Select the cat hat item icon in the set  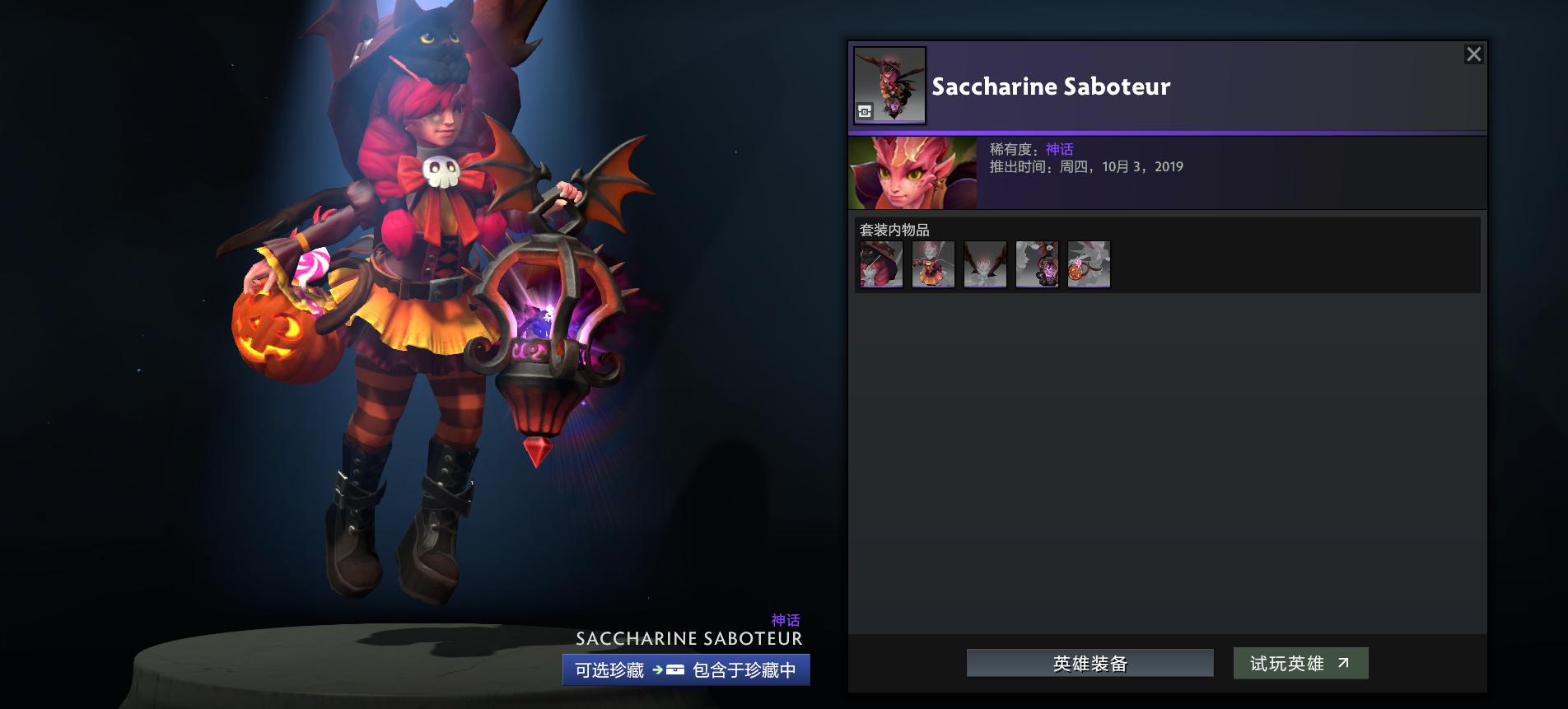coord(880,265)
